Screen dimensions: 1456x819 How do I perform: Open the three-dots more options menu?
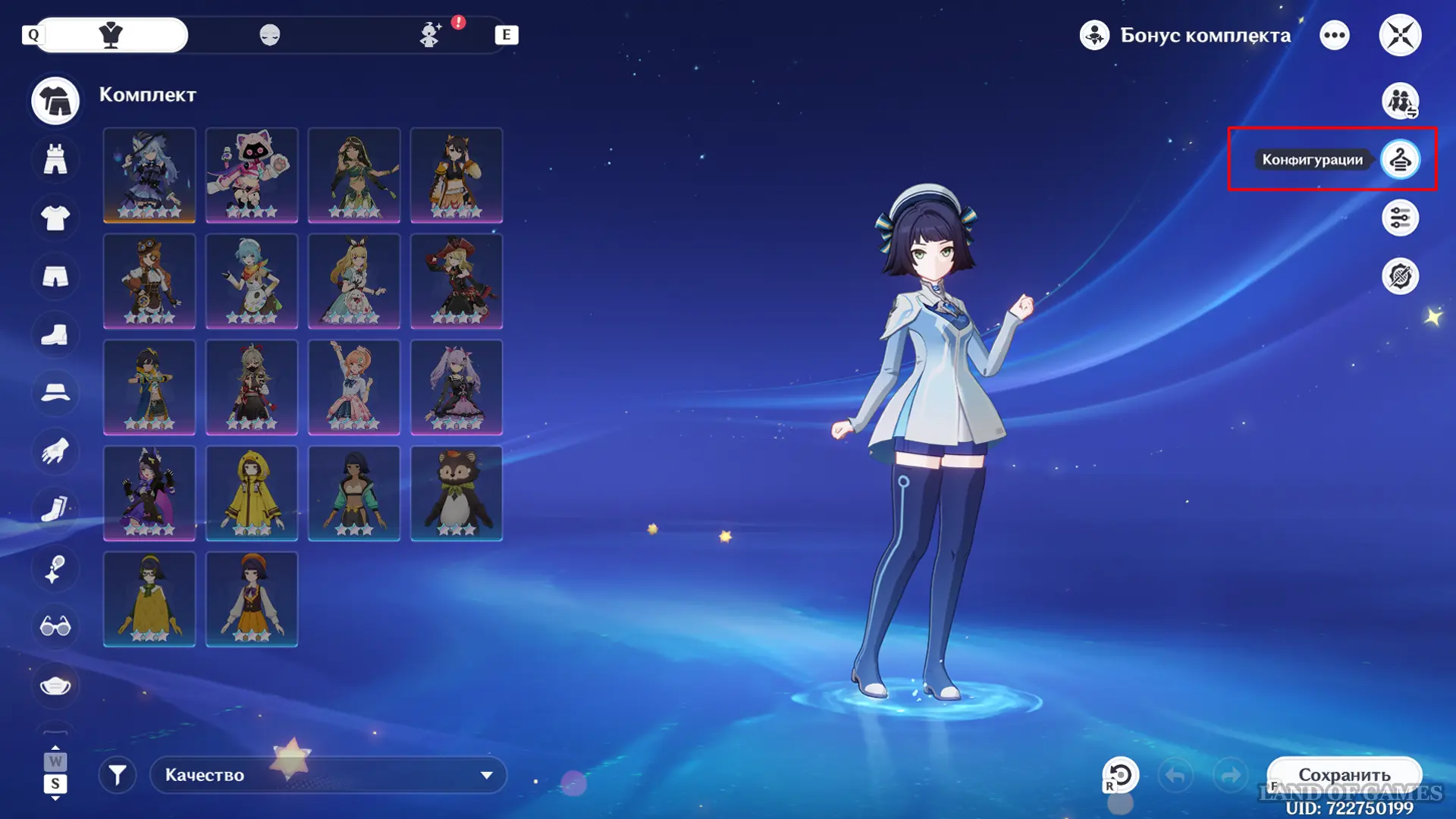[1335, 35]
